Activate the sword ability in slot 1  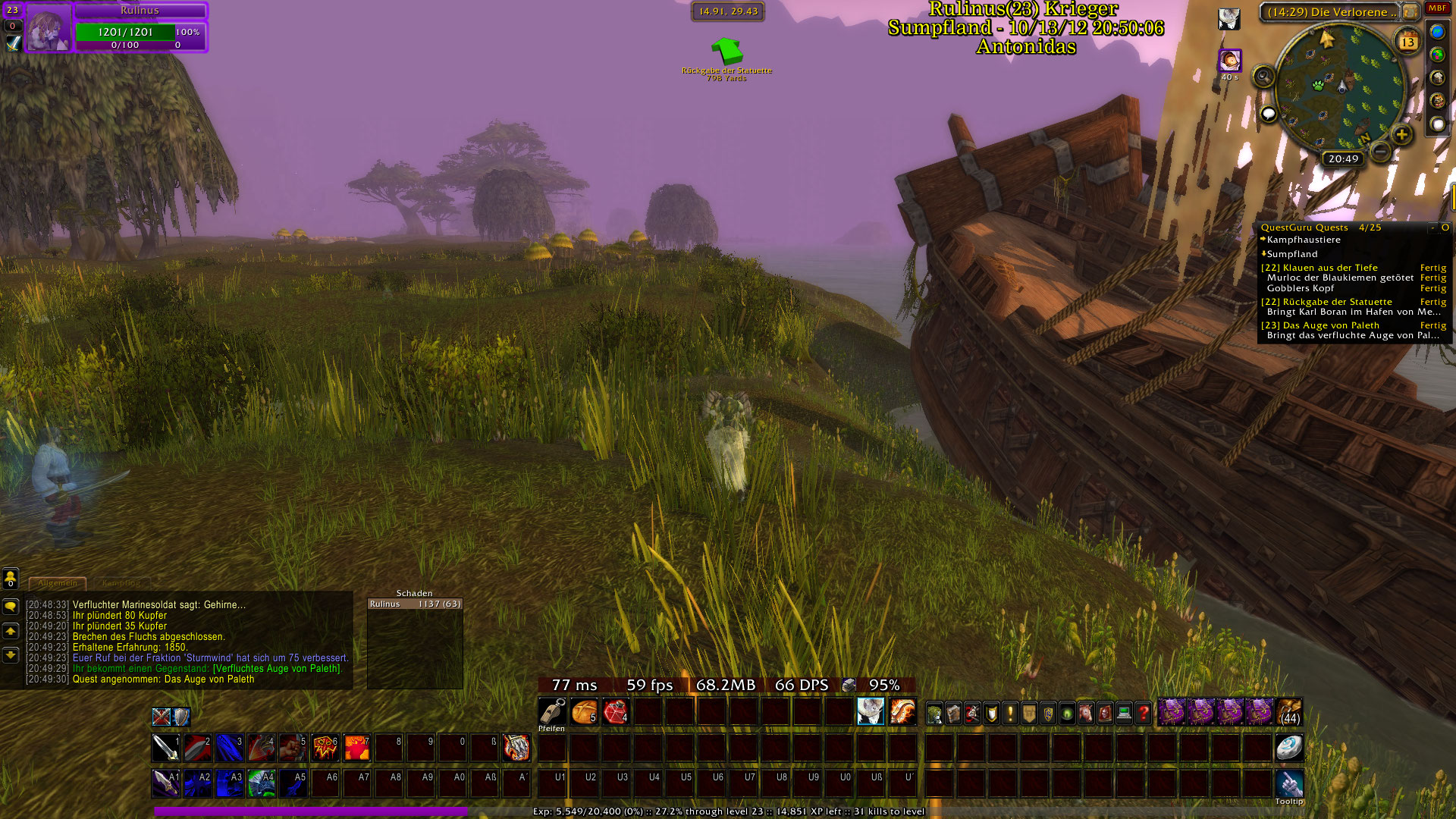tap(166, 748)
